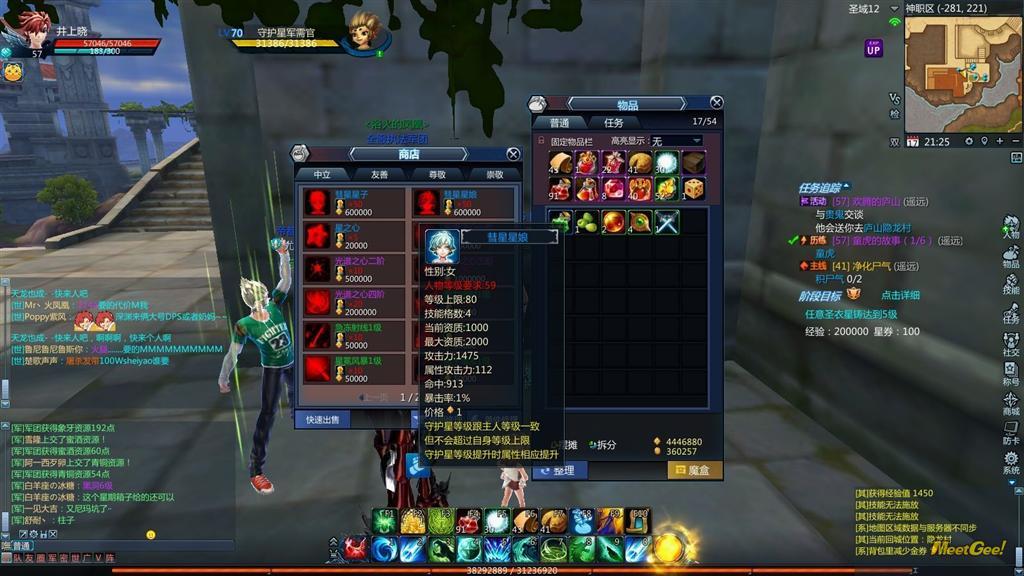The height and width of the screenshot is (576, 1024).
Task: Close the 商店 shop window
Action: [513, 154]
